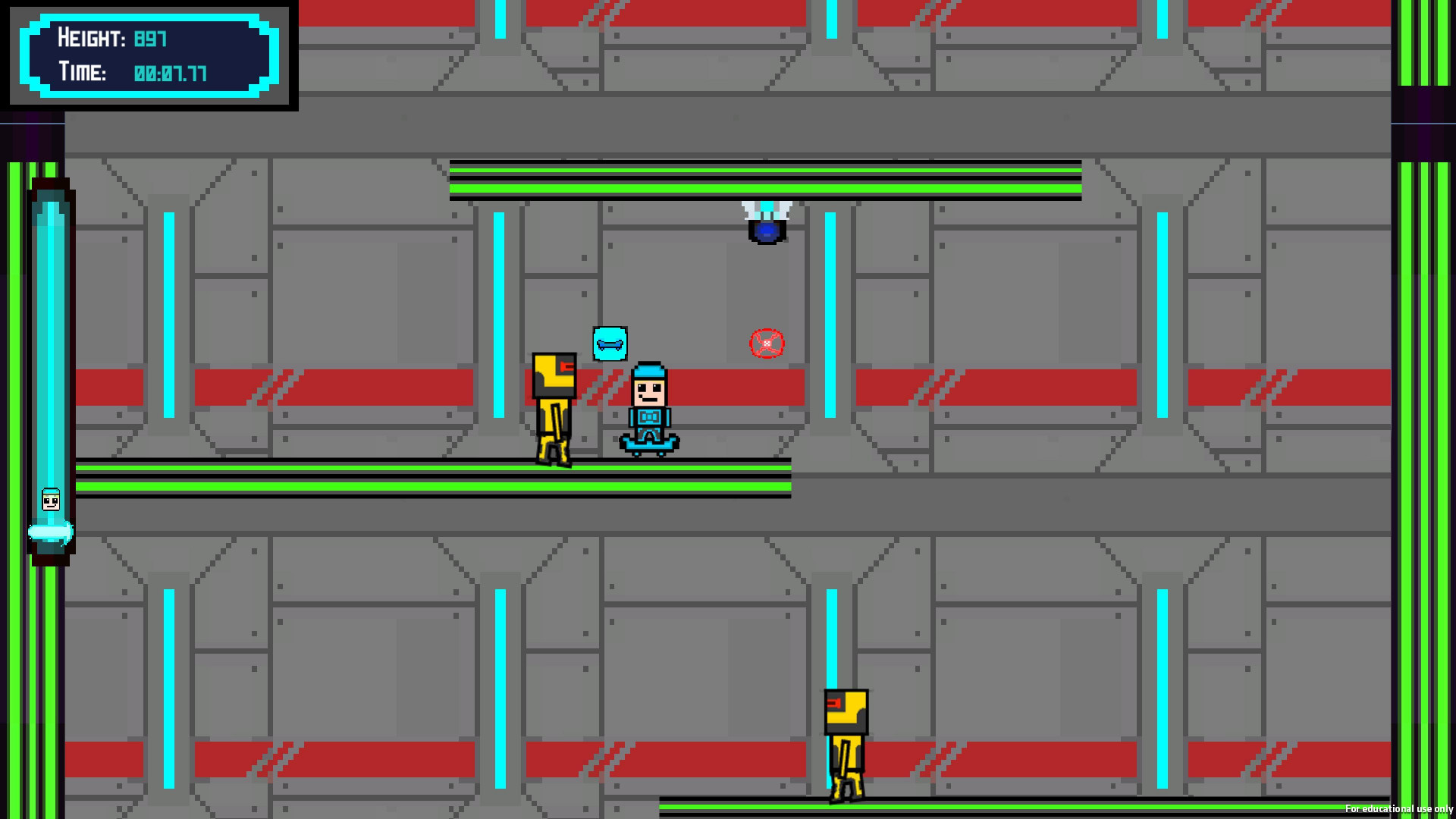The height and width of the screenshot is (819, 1456).
Task: Click the small character inside the left elevator
Action: [50, 499]
